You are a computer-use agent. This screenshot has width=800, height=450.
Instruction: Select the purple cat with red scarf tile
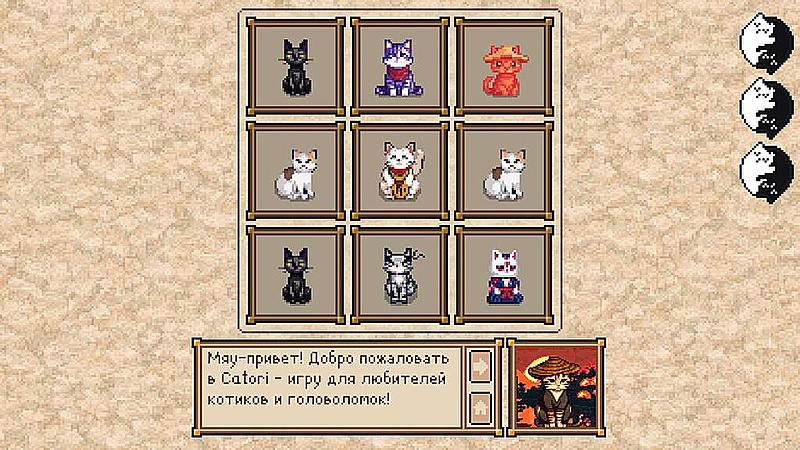(399, 67)
